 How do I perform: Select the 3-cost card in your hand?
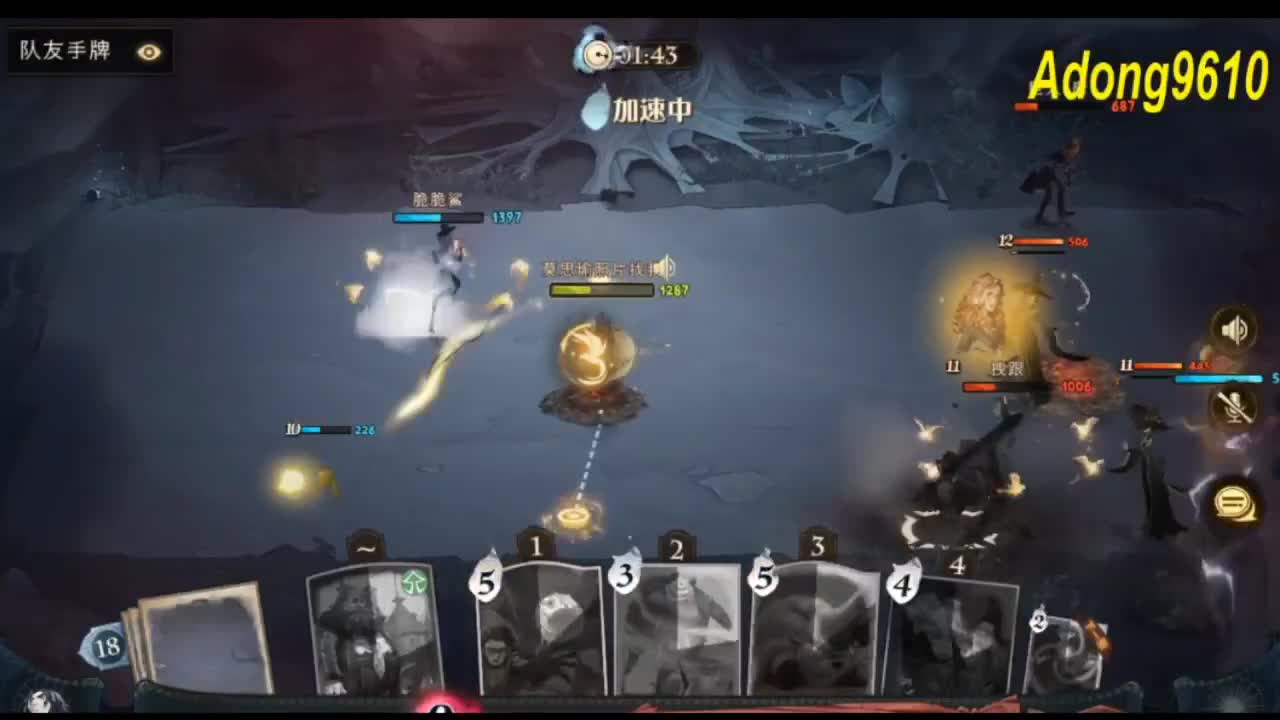tap(680, 635)
